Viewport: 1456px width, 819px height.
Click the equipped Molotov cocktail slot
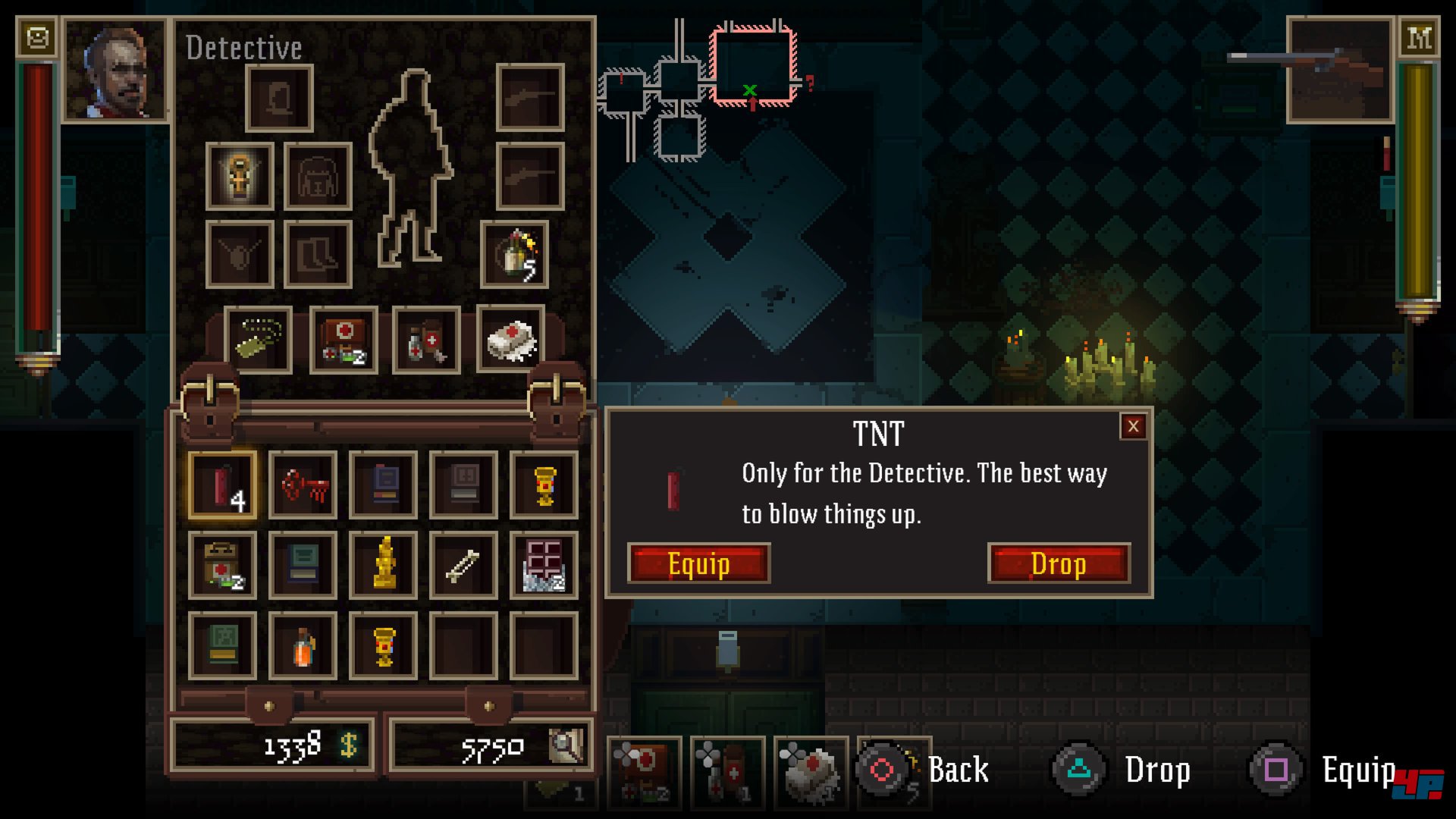pos(515,255)
